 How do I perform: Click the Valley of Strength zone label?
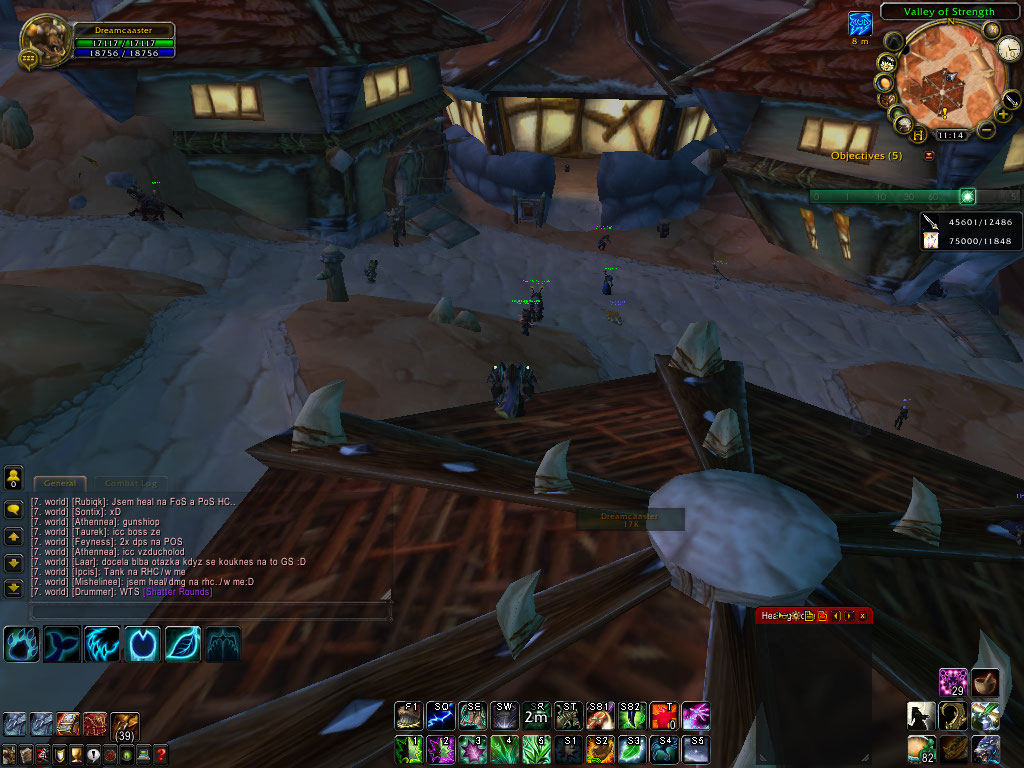(x=949, y=12)
